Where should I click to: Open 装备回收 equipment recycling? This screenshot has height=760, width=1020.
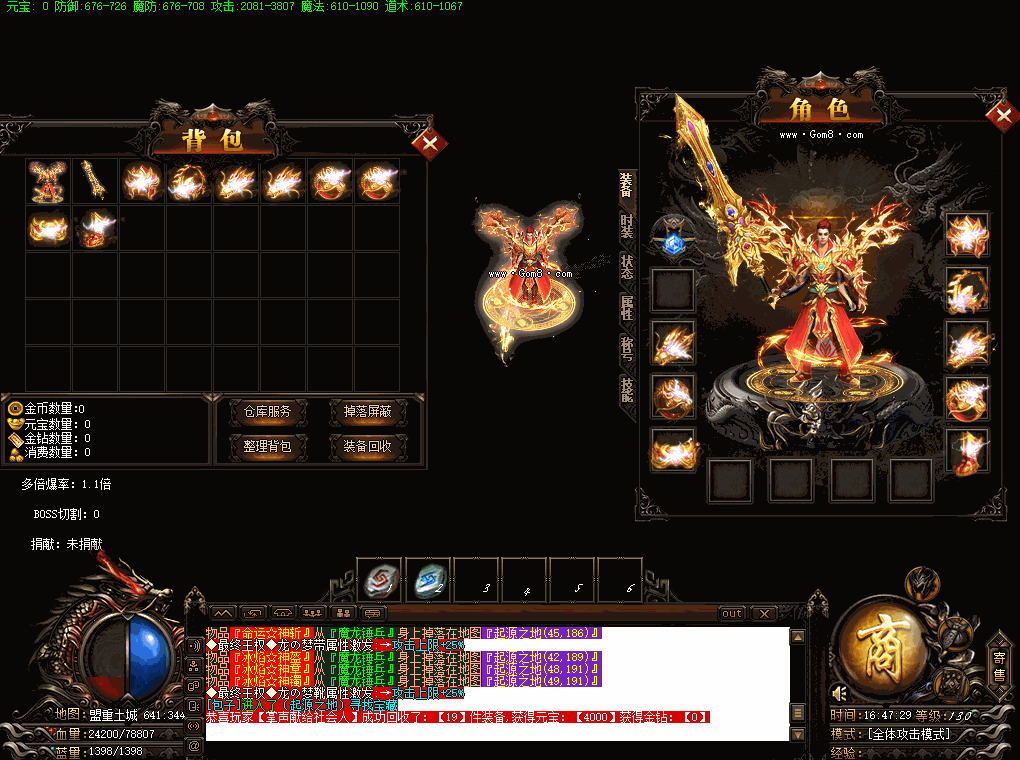[x=367, y=446]
